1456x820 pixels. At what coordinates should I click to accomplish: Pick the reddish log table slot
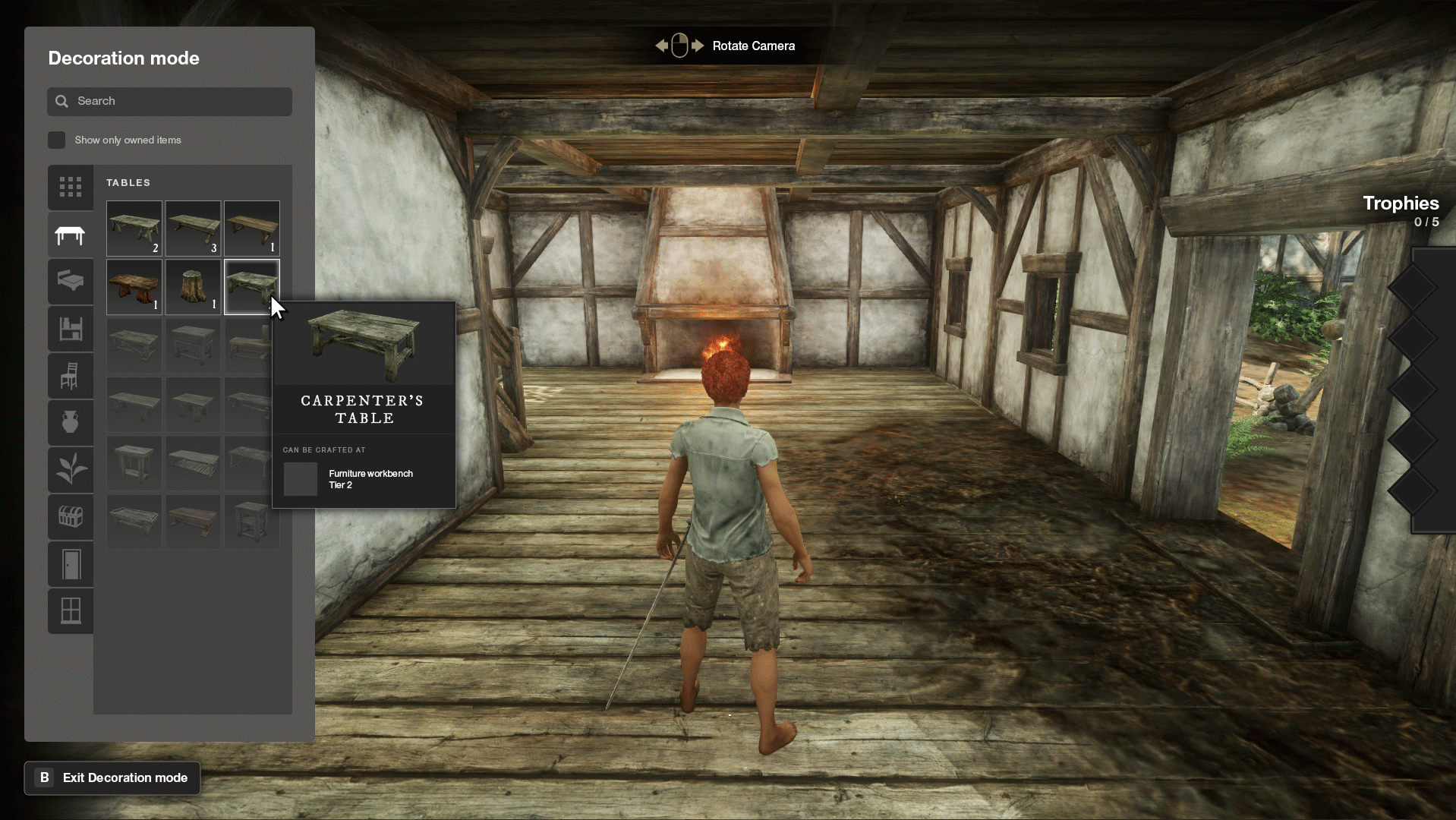(134, 287)
